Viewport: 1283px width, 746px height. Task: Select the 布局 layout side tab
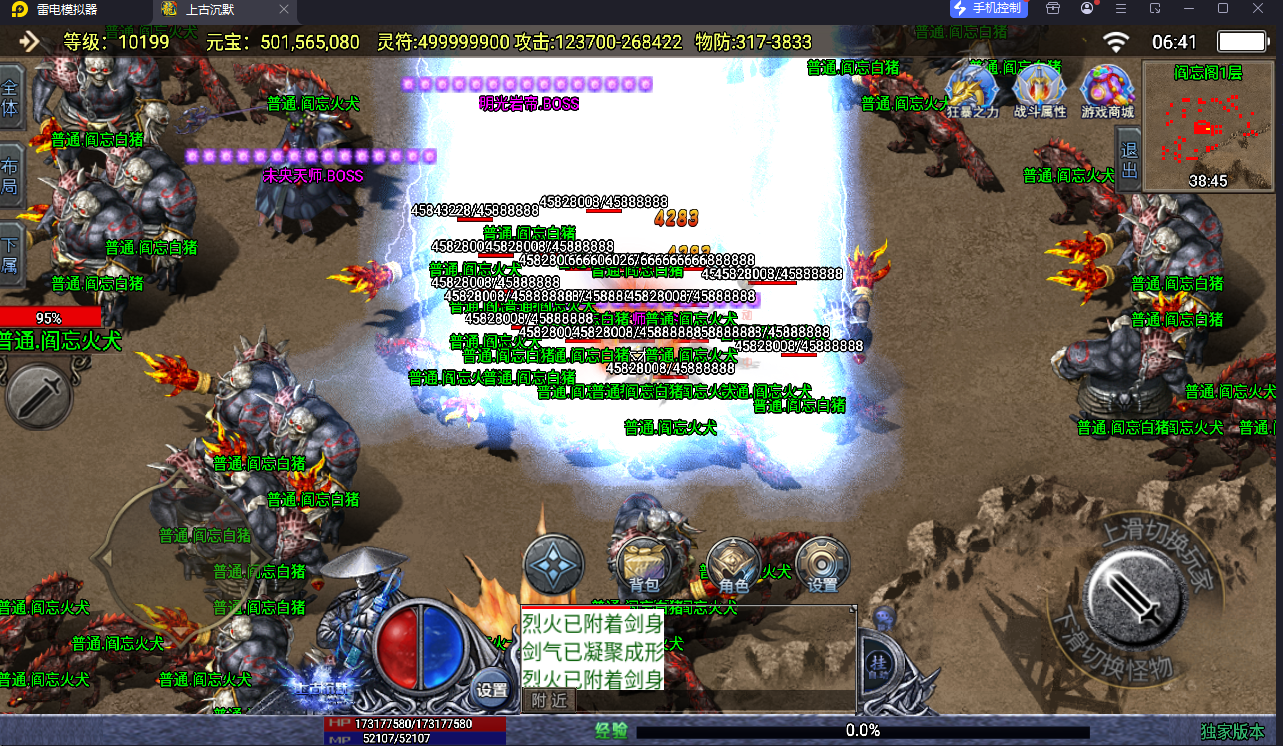coord(10,177)
